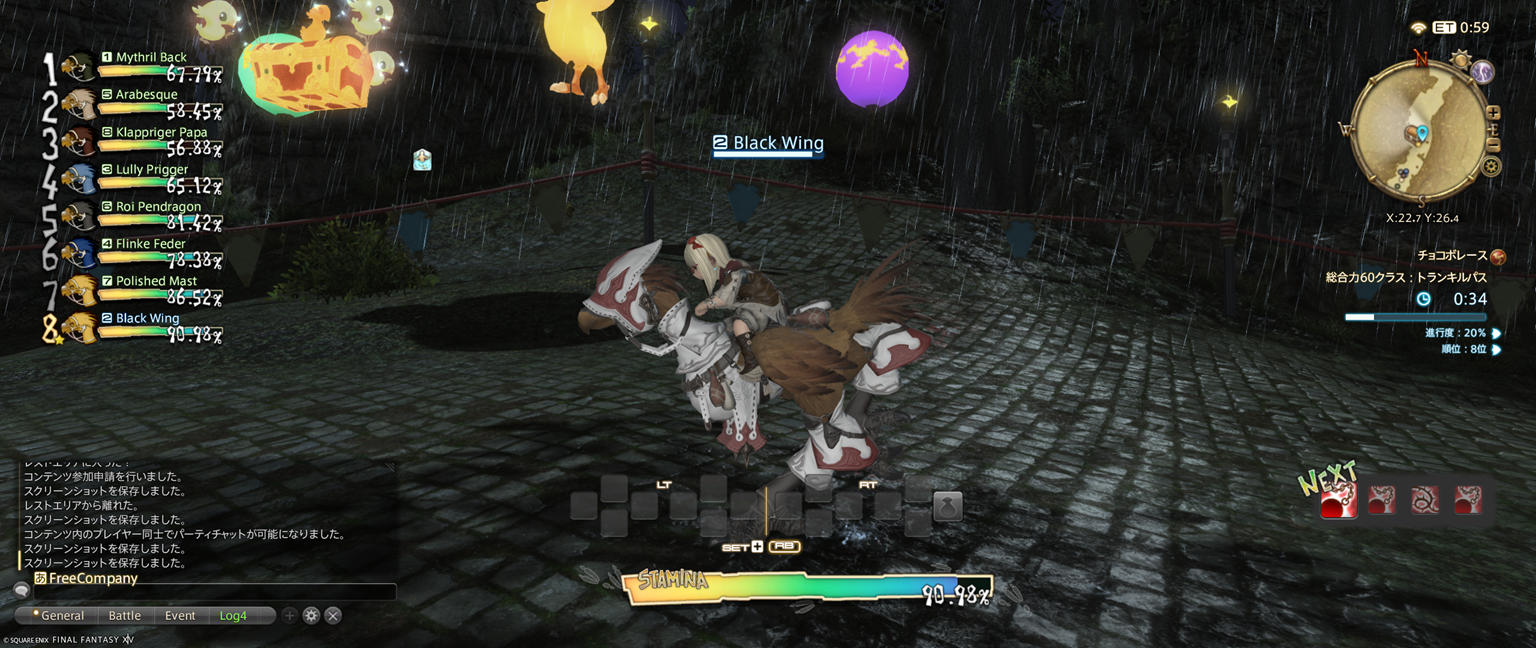Open chat log settings gear
This screenshot has height=648, width=1536.
coord(311,616)
